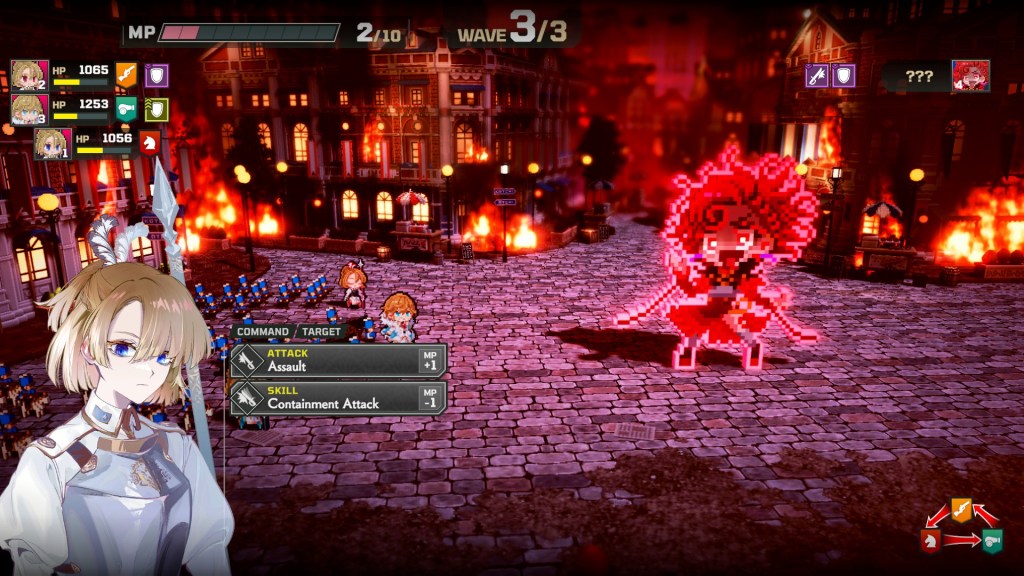Inspect the enemy's purple sword status icon
The image size is (1024, 576).
(817, 76)
